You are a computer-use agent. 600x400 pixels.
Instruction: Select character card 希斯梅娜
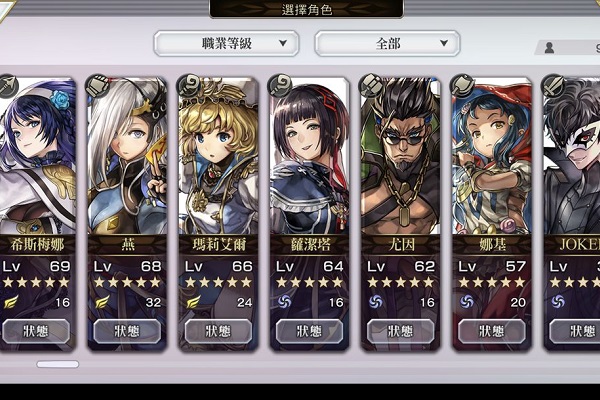point(35,160)
